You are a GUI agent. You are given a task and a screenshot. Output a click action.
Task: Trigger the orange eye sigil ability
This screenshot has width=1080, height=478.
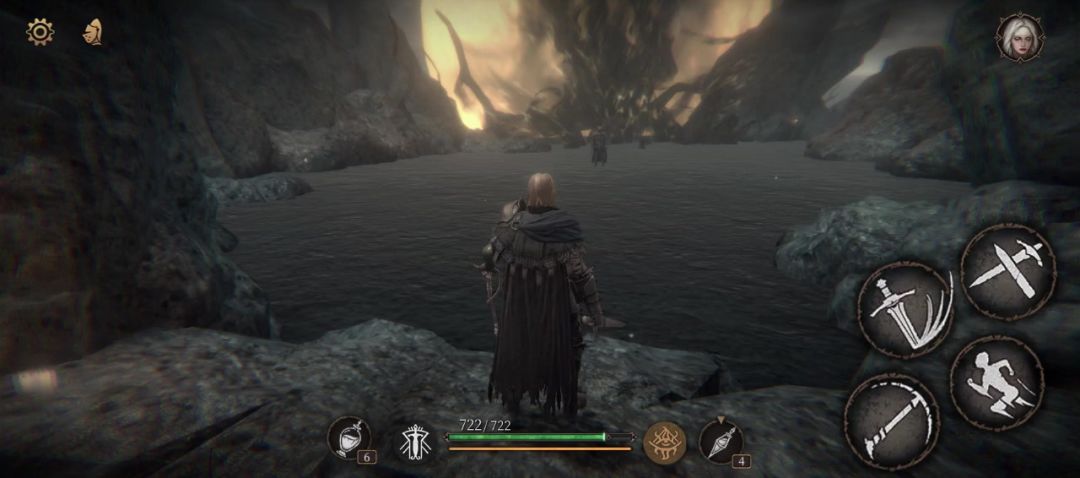(664, 441)
